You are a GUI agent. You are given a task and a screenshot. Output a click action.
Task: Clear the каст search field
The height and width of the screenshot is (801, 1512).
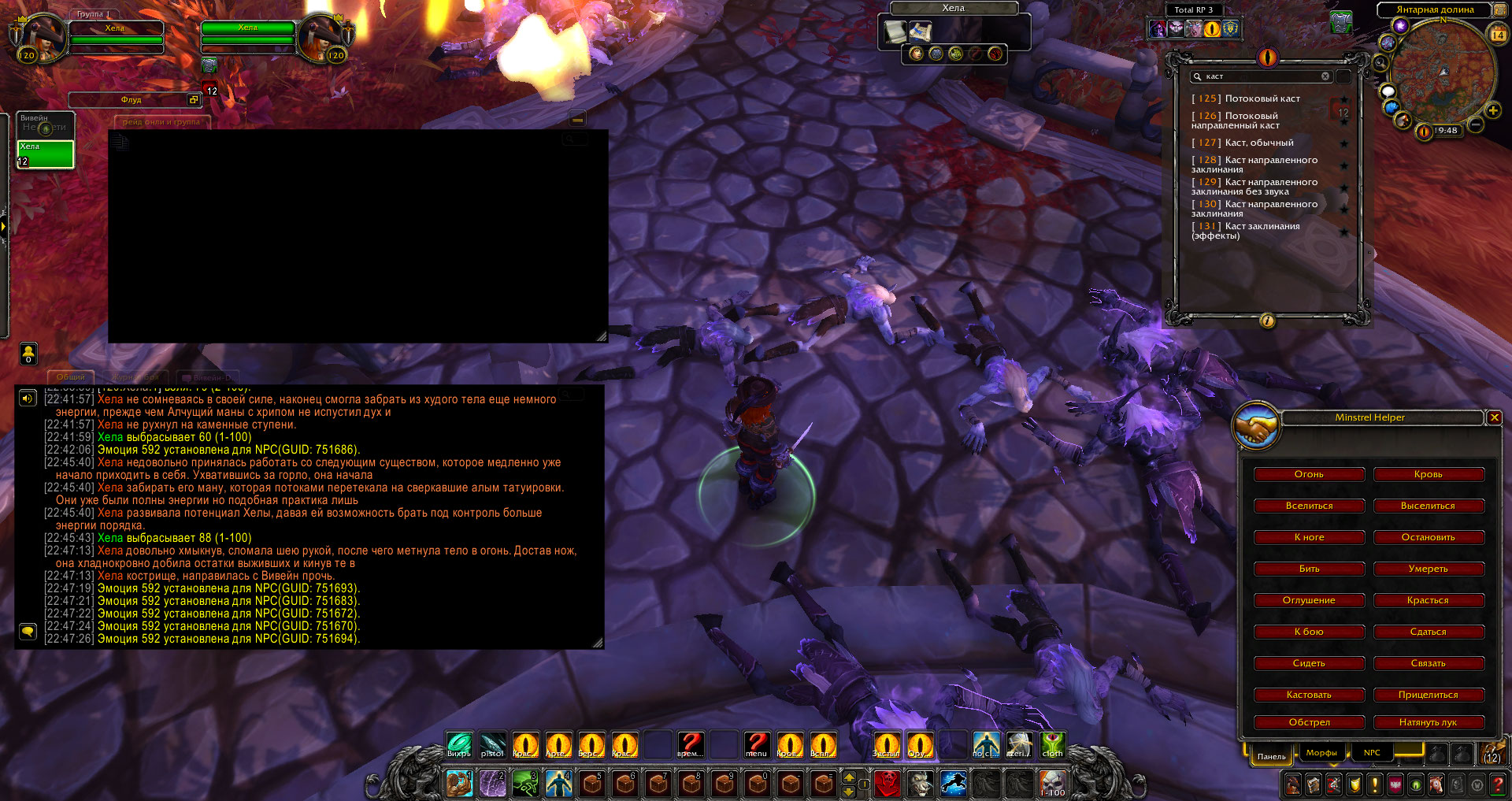tap(1325, 76)
